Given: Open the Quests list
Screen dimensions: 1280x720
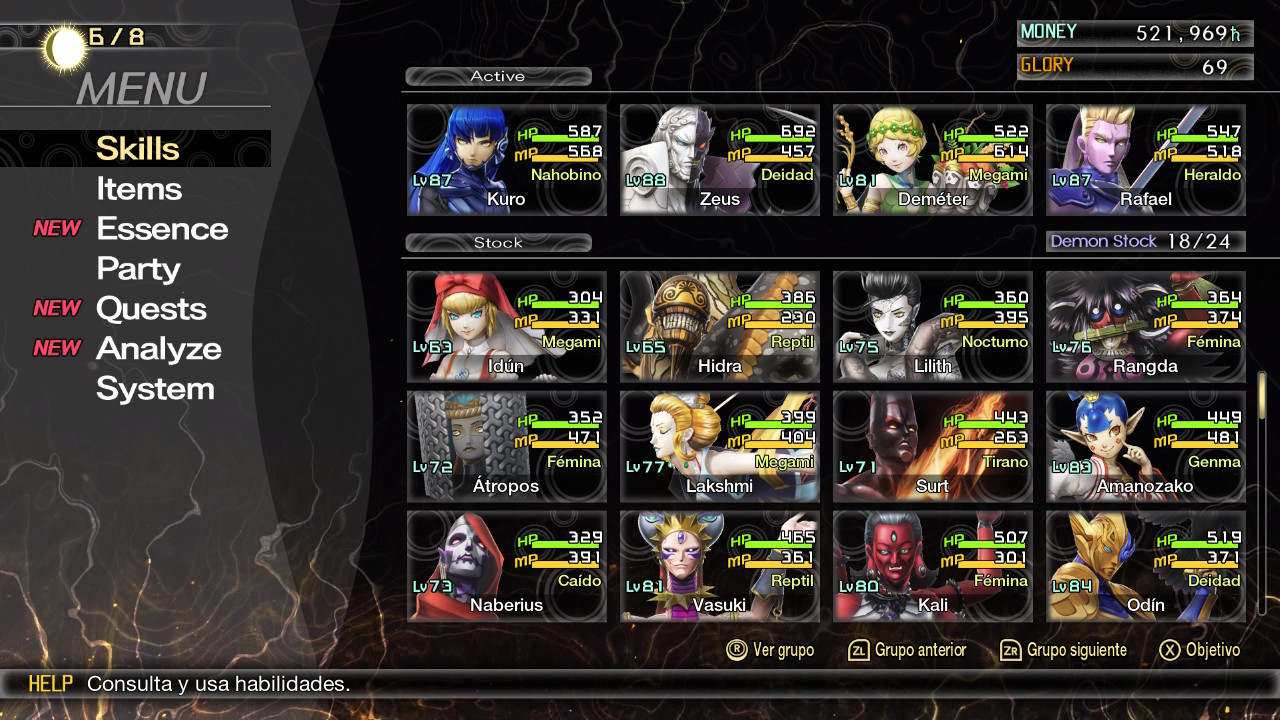Looking at the screenshot, I should tap(151, 309).
